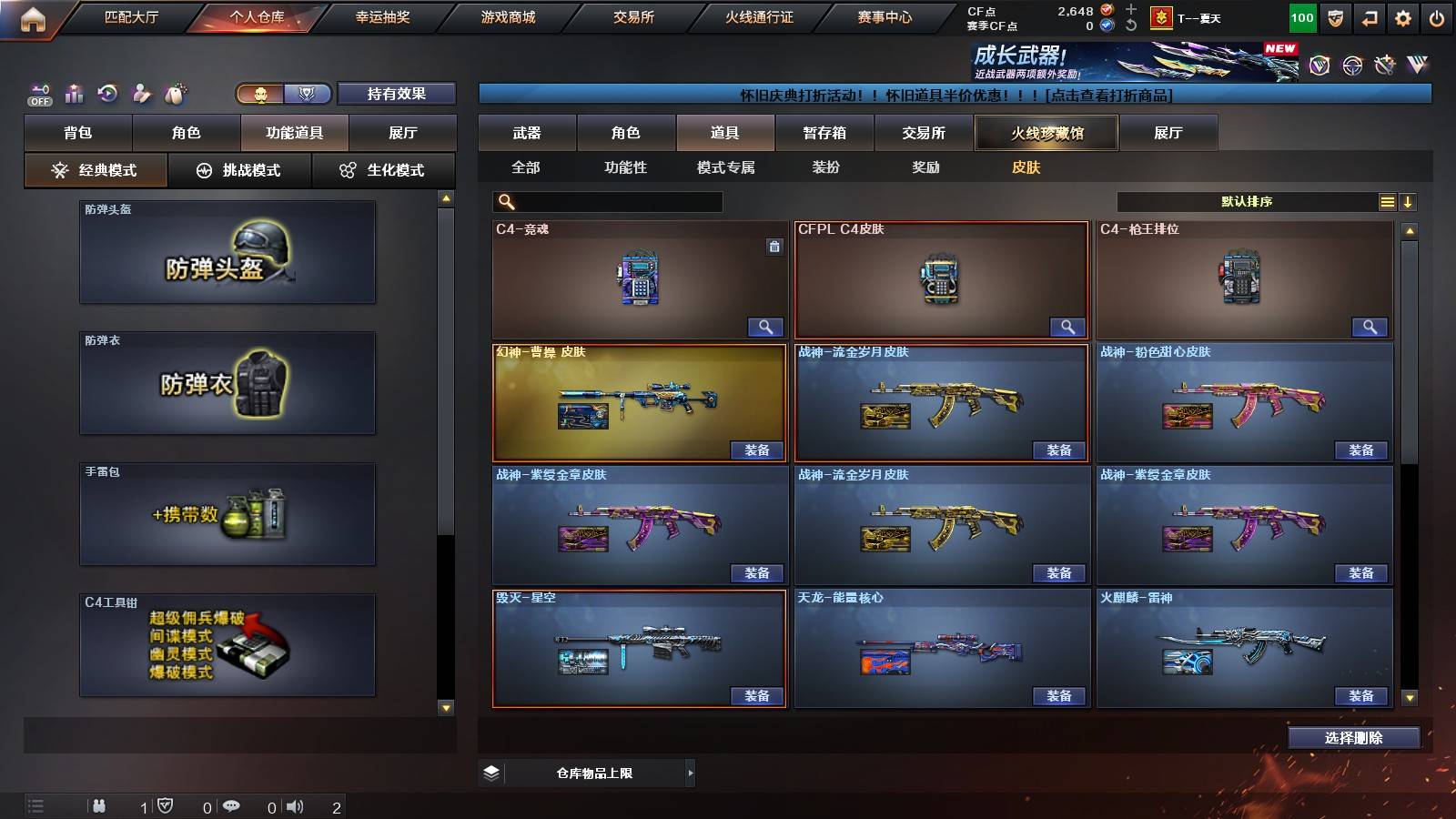Click the CF security shield icon
Screen dimensions: 1456x819
click(x=1334, y=16)
